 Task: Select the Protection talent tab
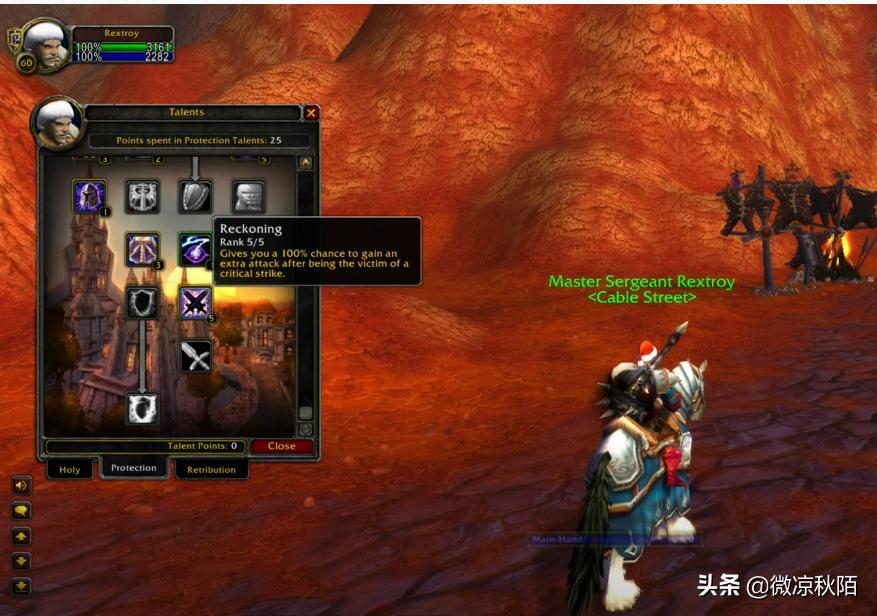134,468
